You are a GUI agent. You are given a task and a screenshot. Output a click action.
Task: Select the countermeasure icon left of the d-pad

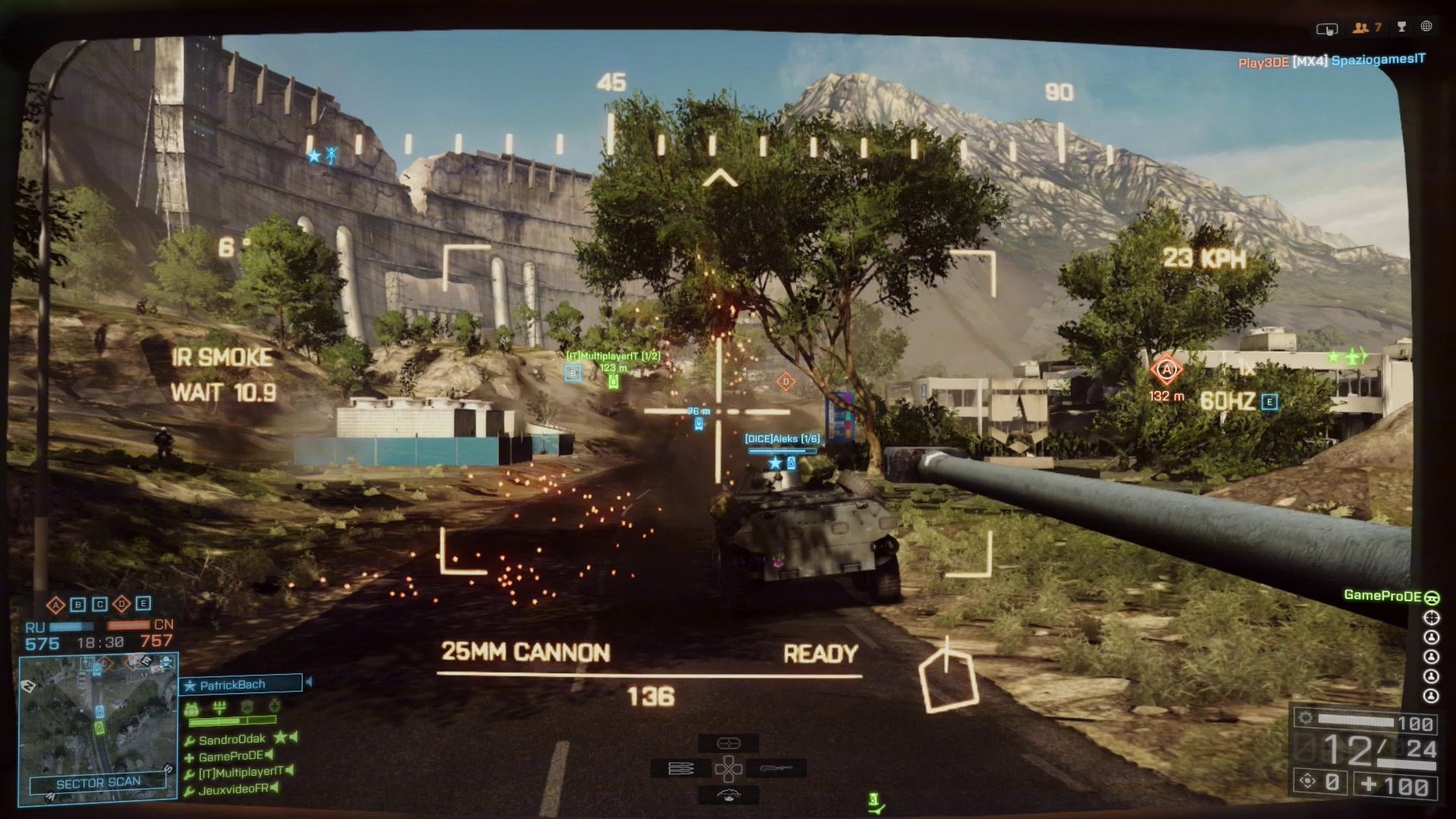click(x=681, y=768)
